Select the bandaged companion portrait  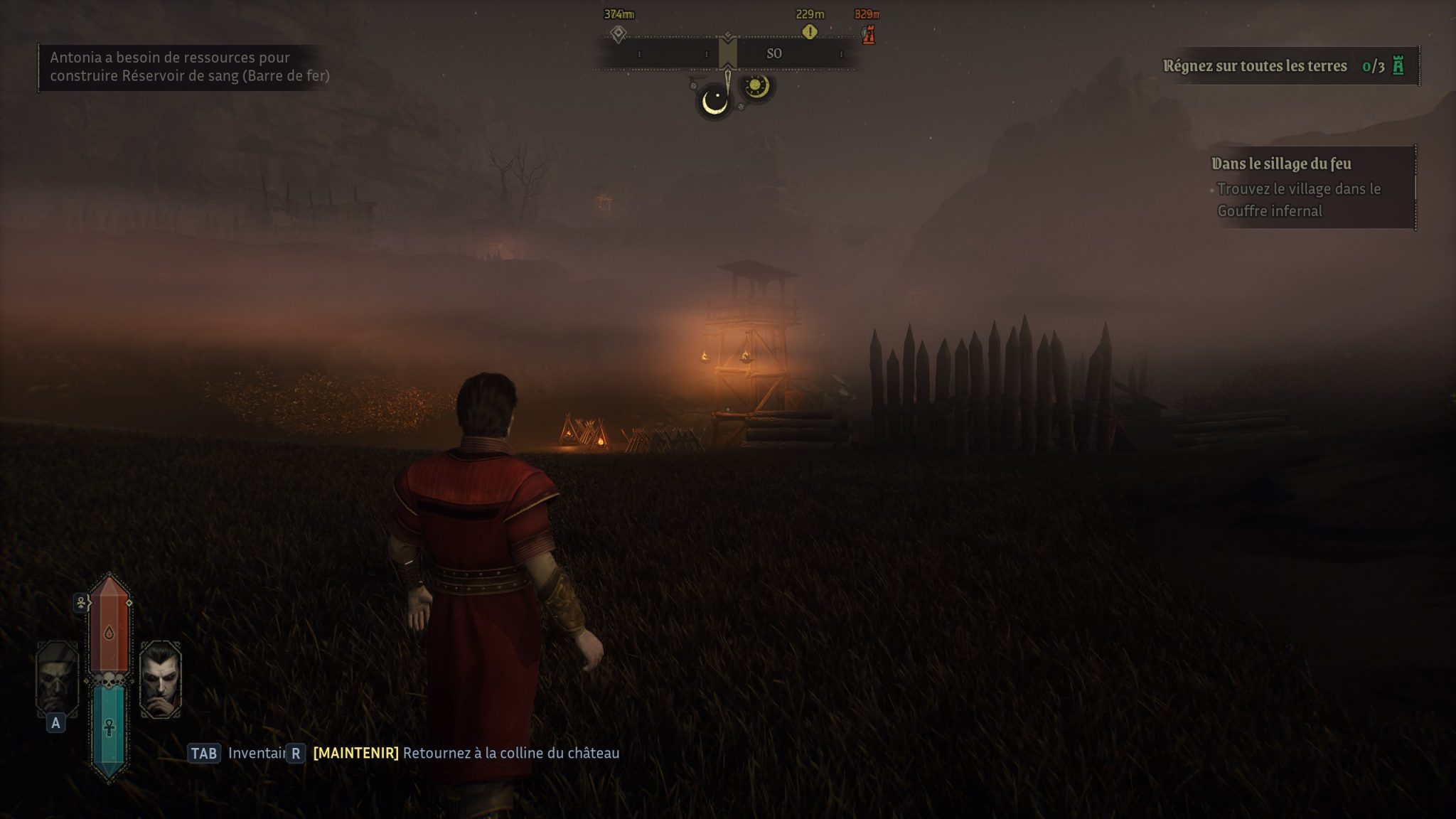[x=57, y=678]
